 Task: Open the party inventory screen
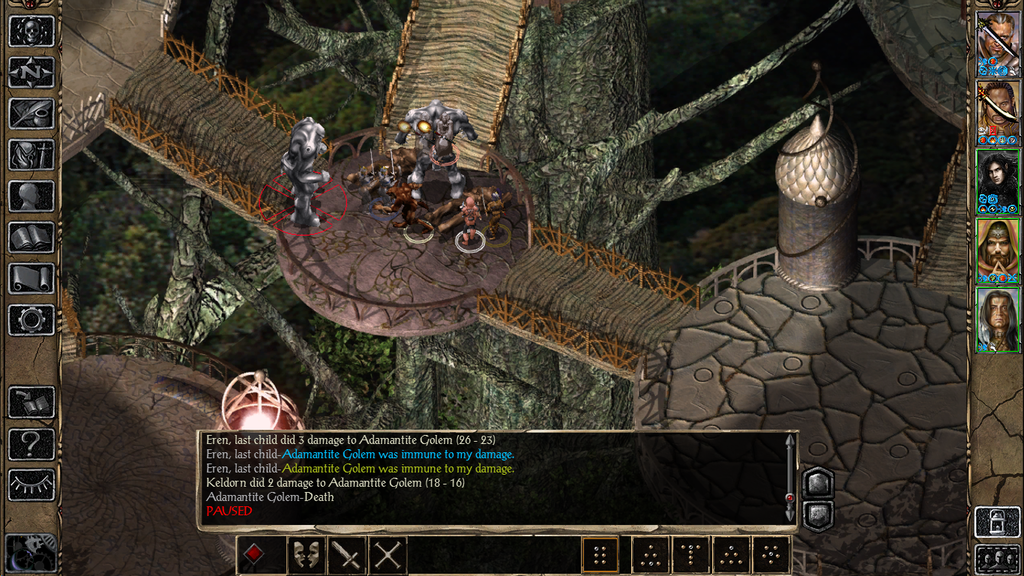tap(31, 154)
